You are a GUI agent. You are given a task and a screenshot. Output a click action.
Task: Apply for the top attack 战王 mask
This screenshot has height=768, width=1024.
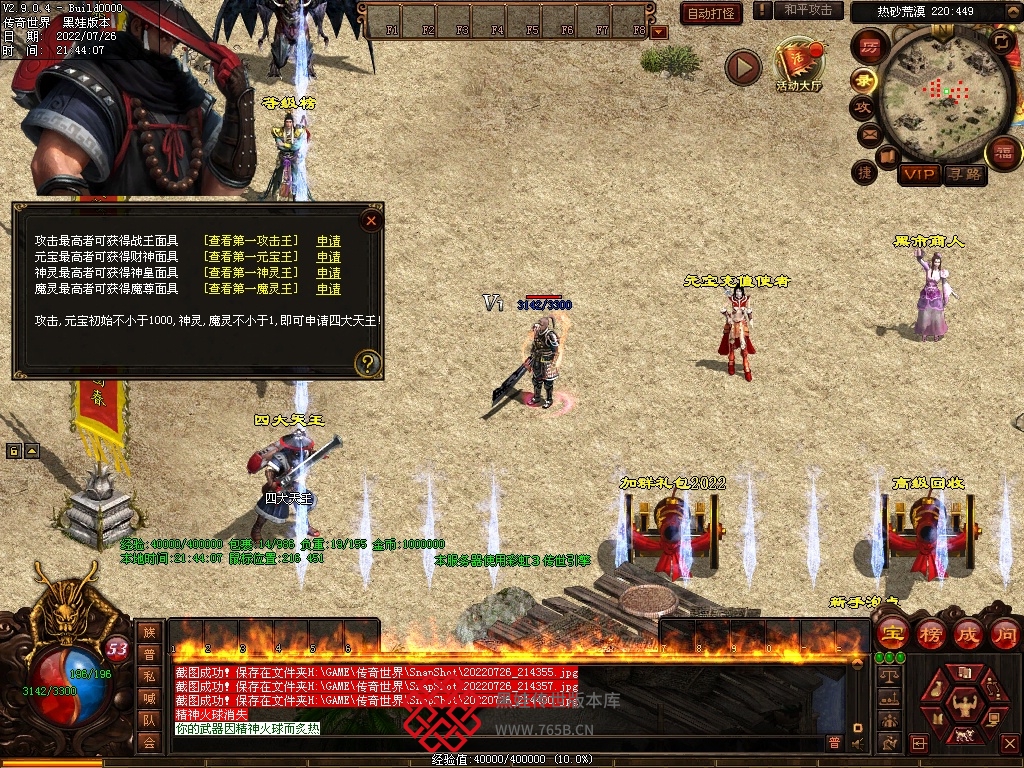tap(328, 241)
